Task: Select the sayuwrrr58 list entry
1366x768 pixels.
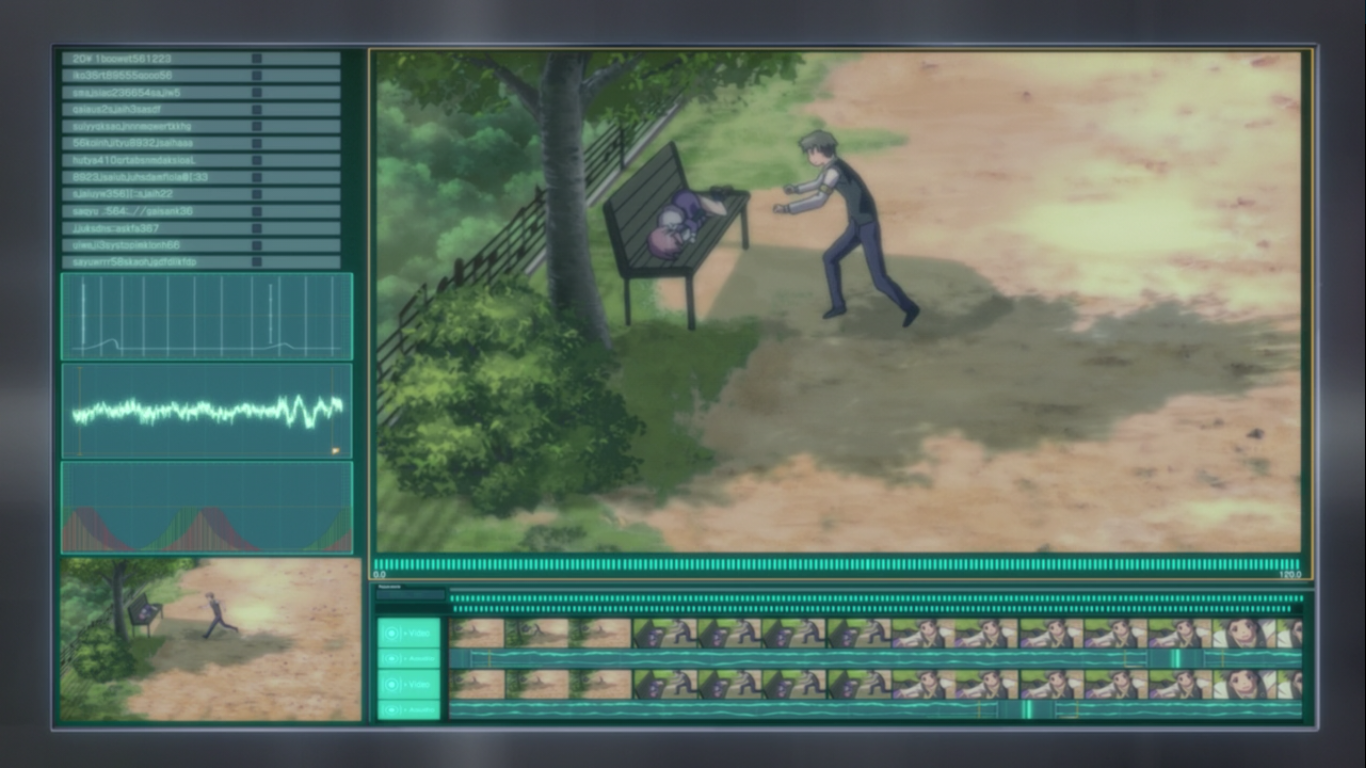Action: coord(200,262)
